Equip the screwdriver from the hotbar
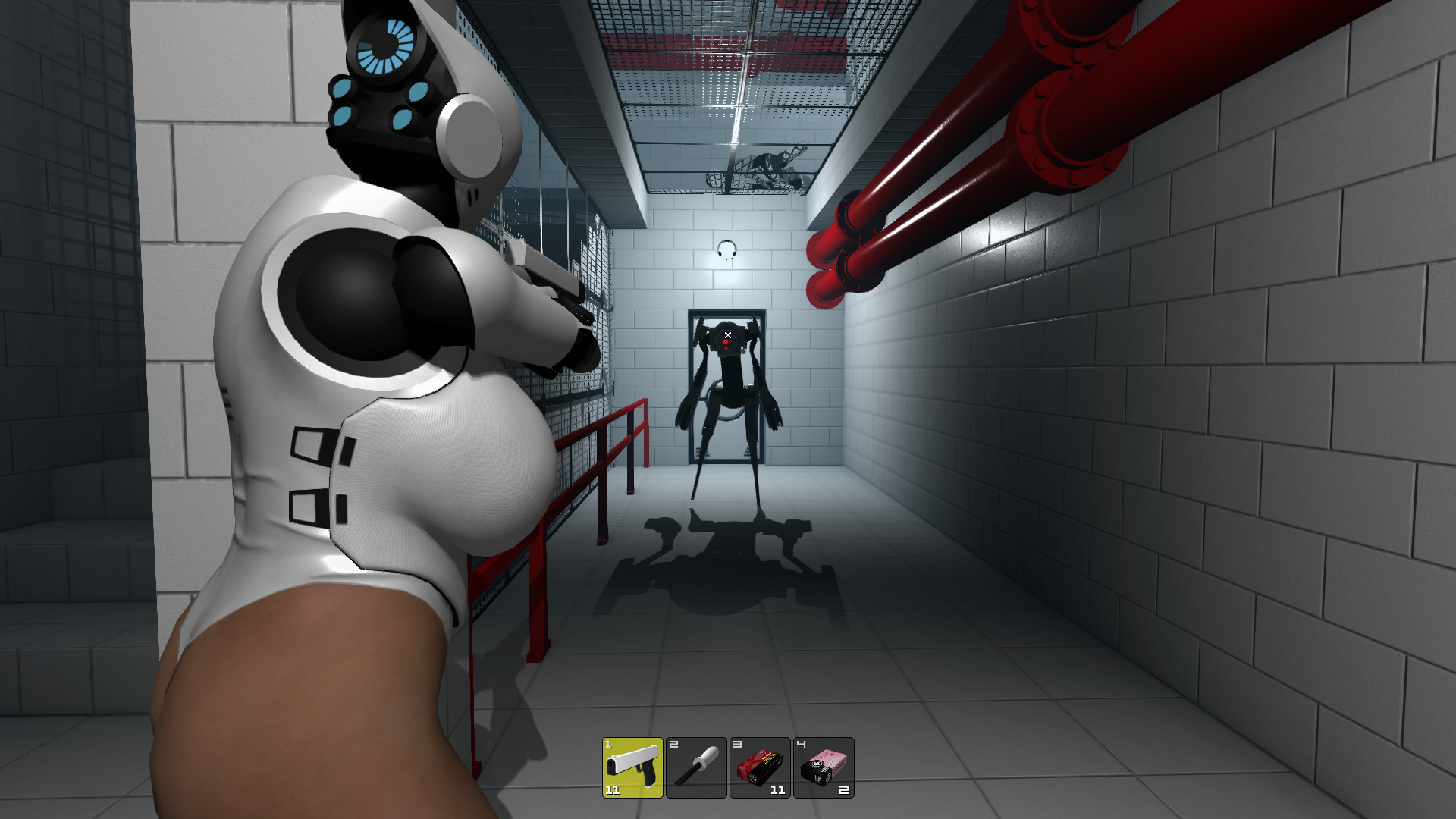1456x819 pixels. (696, 767)
